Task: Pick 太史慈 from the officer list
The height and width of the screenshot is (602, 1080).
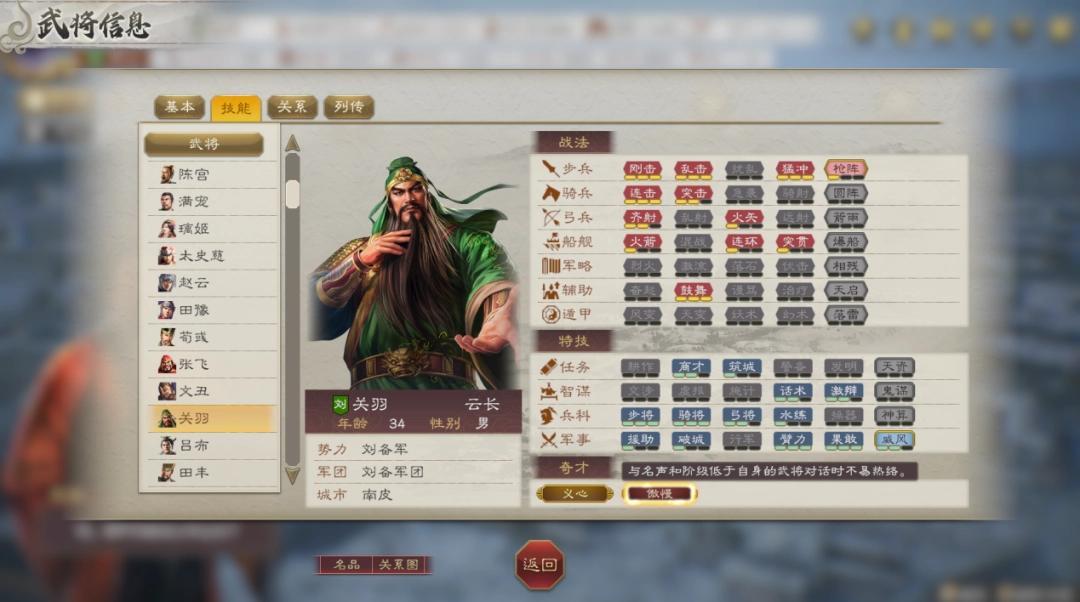Action: coord(200,256)
